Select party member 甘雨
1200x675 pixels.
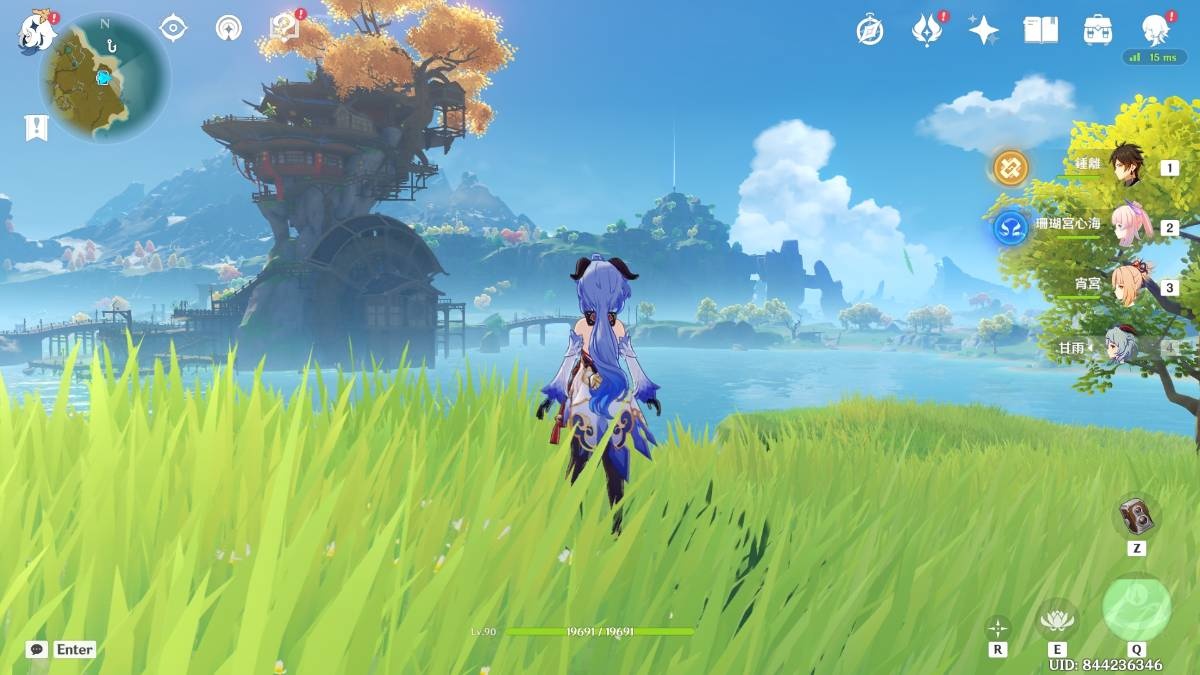pyautogui.click(x=1125, y=347)
